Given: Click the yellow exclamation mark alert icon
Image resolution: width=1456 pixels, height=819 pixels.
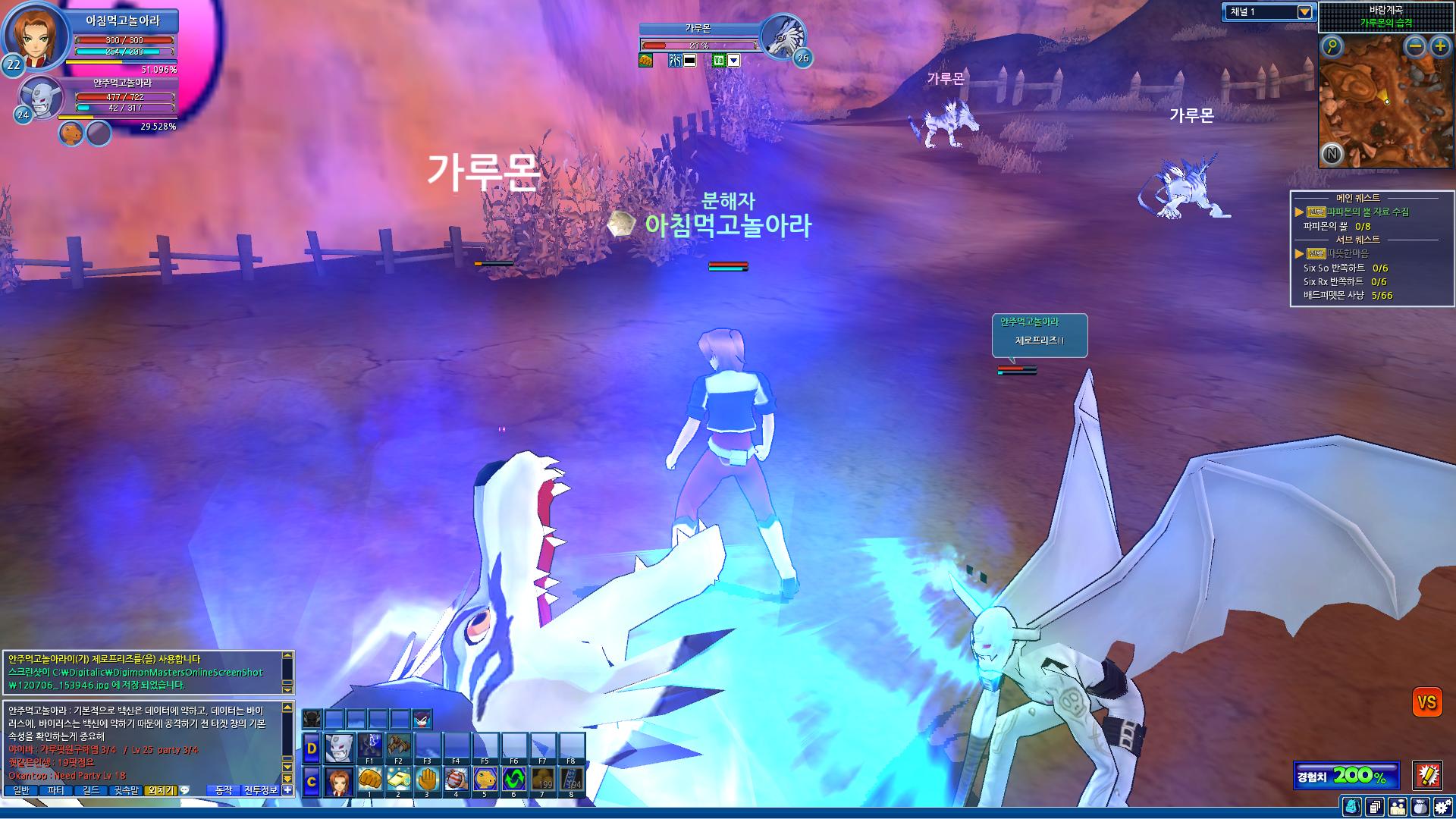Looking at the screenshot, I should 1426,775.
